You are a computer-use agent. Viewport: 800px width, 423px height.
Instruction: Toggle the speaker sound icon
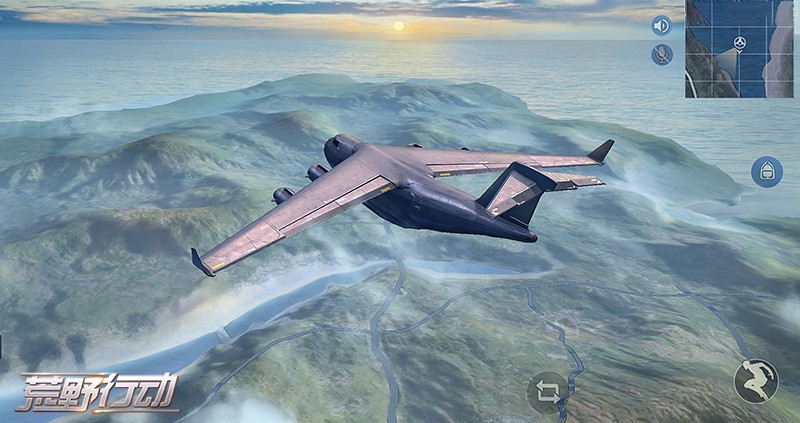point(661,26)
